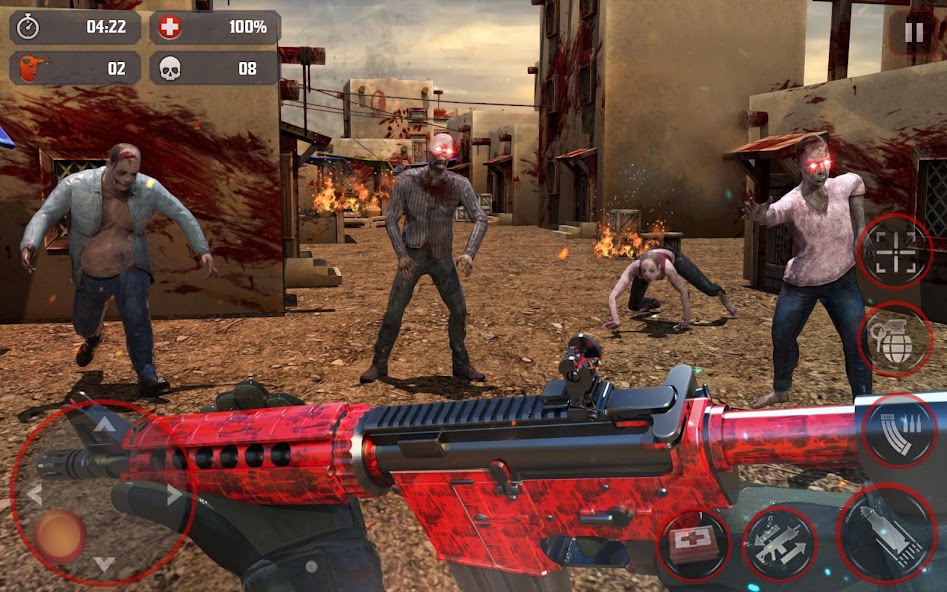Use the medkit button to heal
Image resolution: width=947 pixels, height=592 pixels.
coord(694,545)
